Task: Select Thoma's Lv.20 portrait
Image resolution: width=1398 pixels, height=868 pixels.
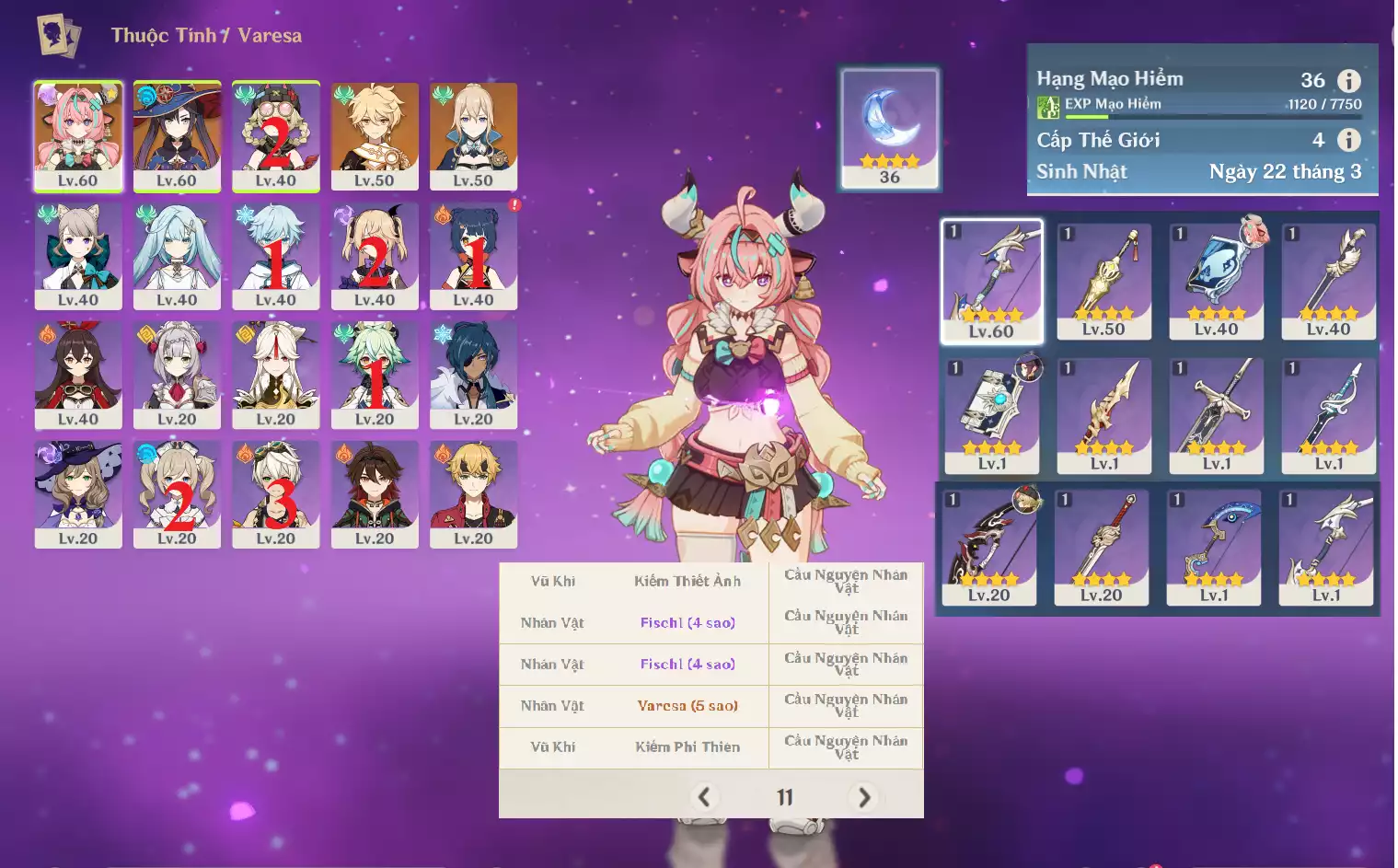Action: (x=473, y=494)
